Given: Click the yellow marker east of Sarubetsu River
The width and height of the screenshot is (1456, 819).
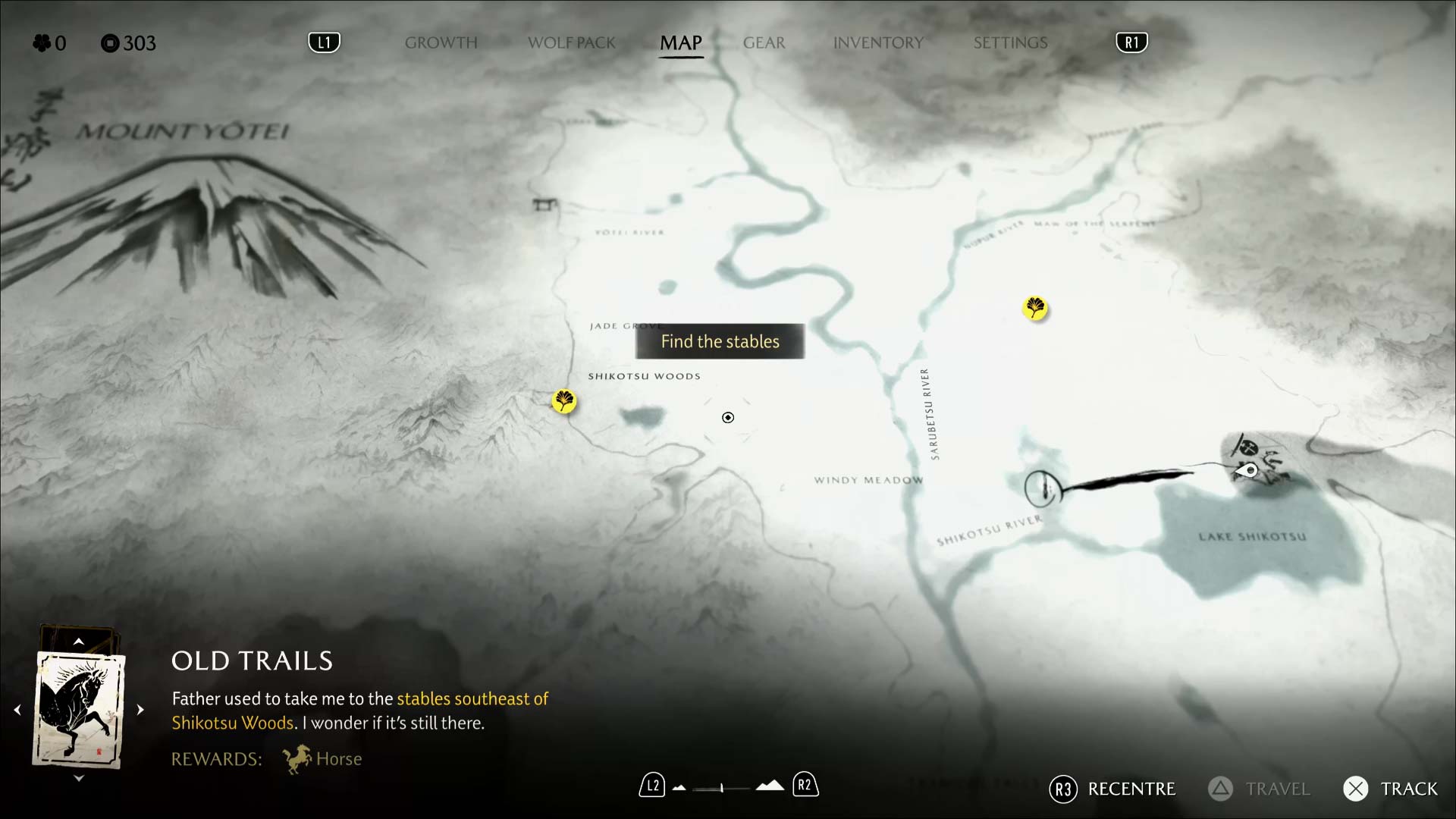Looking at the screenshot, I should pos(1035,308).
